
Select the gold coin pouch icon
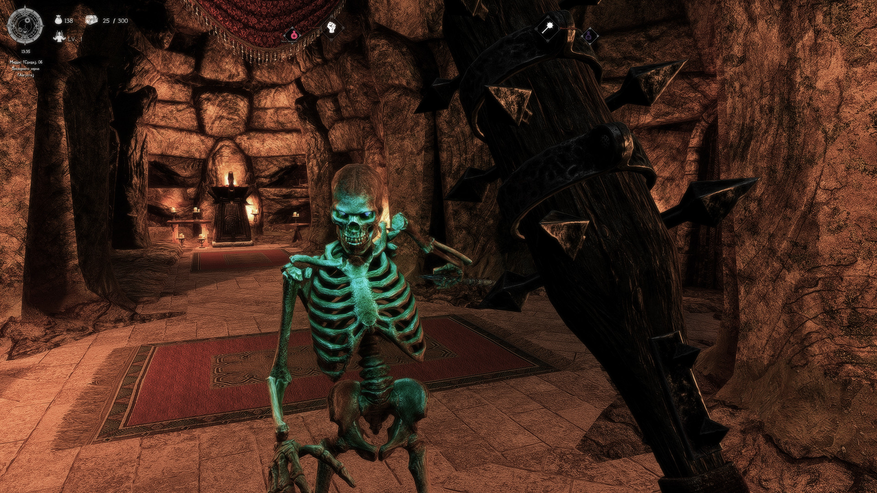59,19
